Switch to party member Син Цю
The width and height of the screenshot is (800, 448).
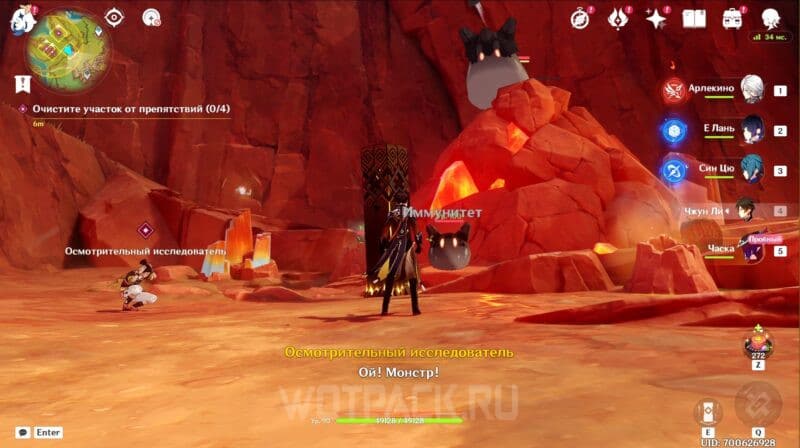tap(752, 170)
